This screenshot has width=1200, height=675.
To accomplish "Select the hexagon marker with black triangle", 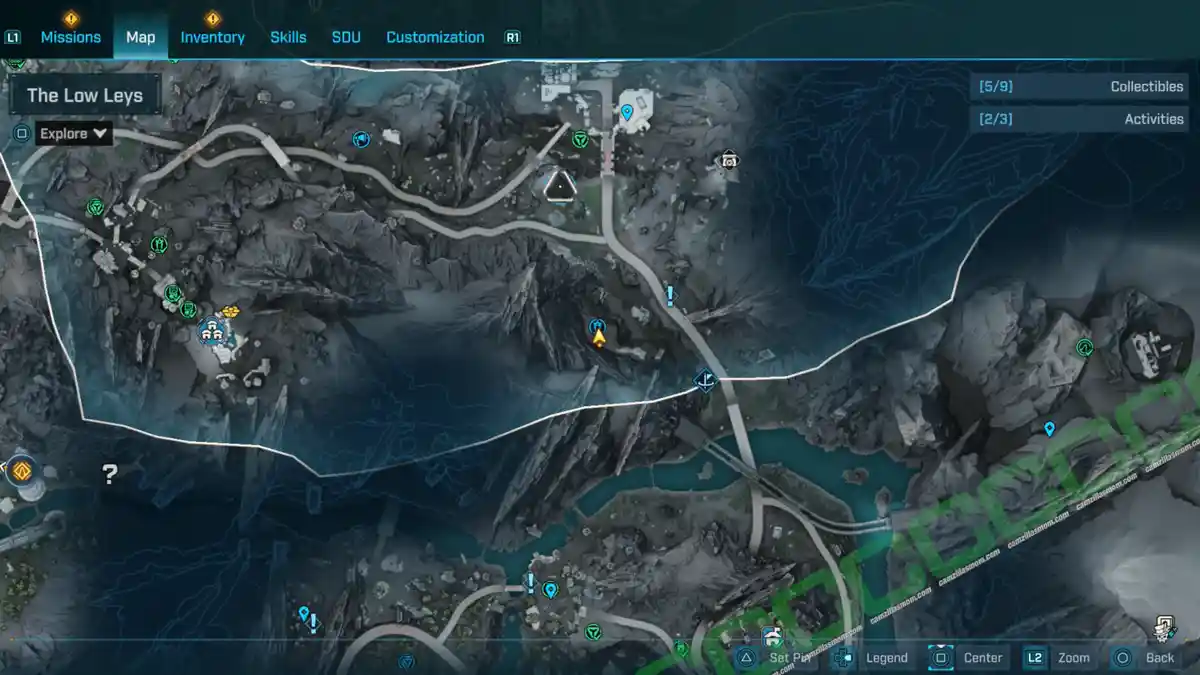I will pos(558,184).
